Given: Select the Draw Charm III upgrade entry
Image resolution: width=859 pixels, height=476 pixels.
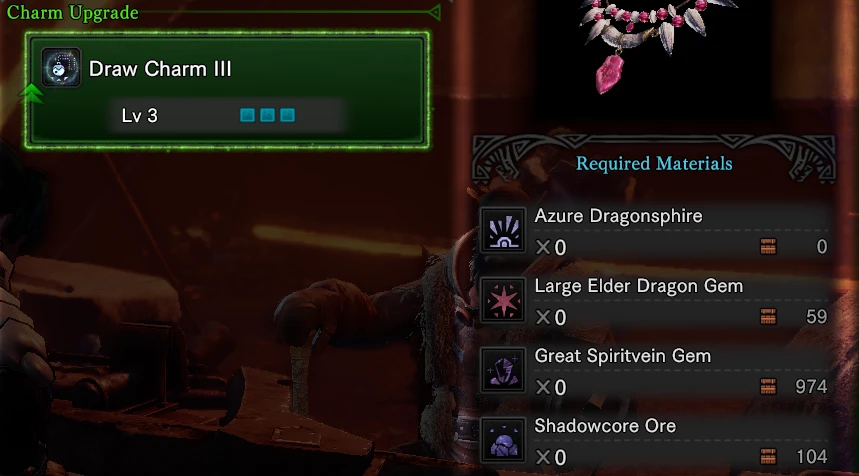Looking at the screenshot, I should pyautogui.click(x=230, y=88).
